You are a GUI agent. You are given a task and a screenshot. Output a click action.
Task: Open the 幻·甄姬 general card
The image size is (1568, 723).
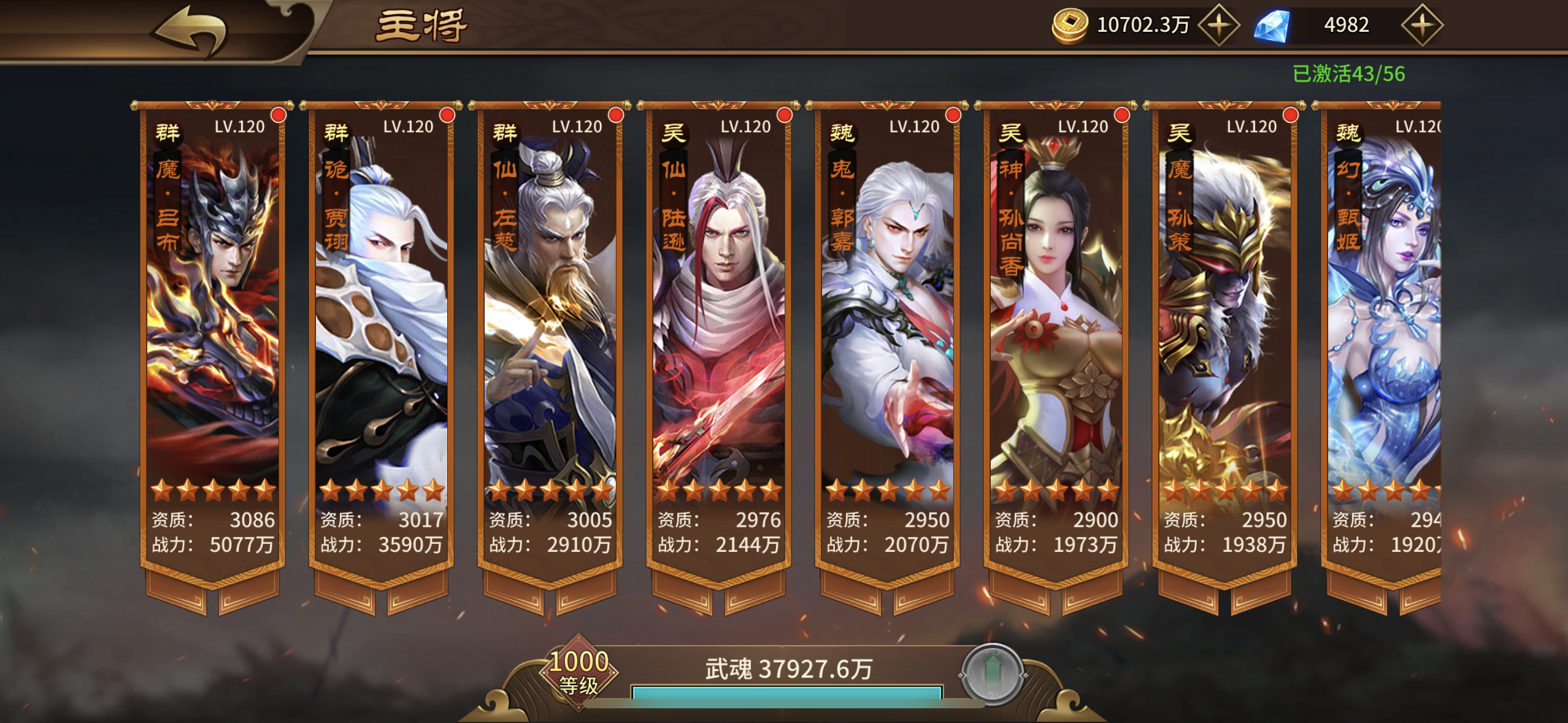[x=1383, y=343]
